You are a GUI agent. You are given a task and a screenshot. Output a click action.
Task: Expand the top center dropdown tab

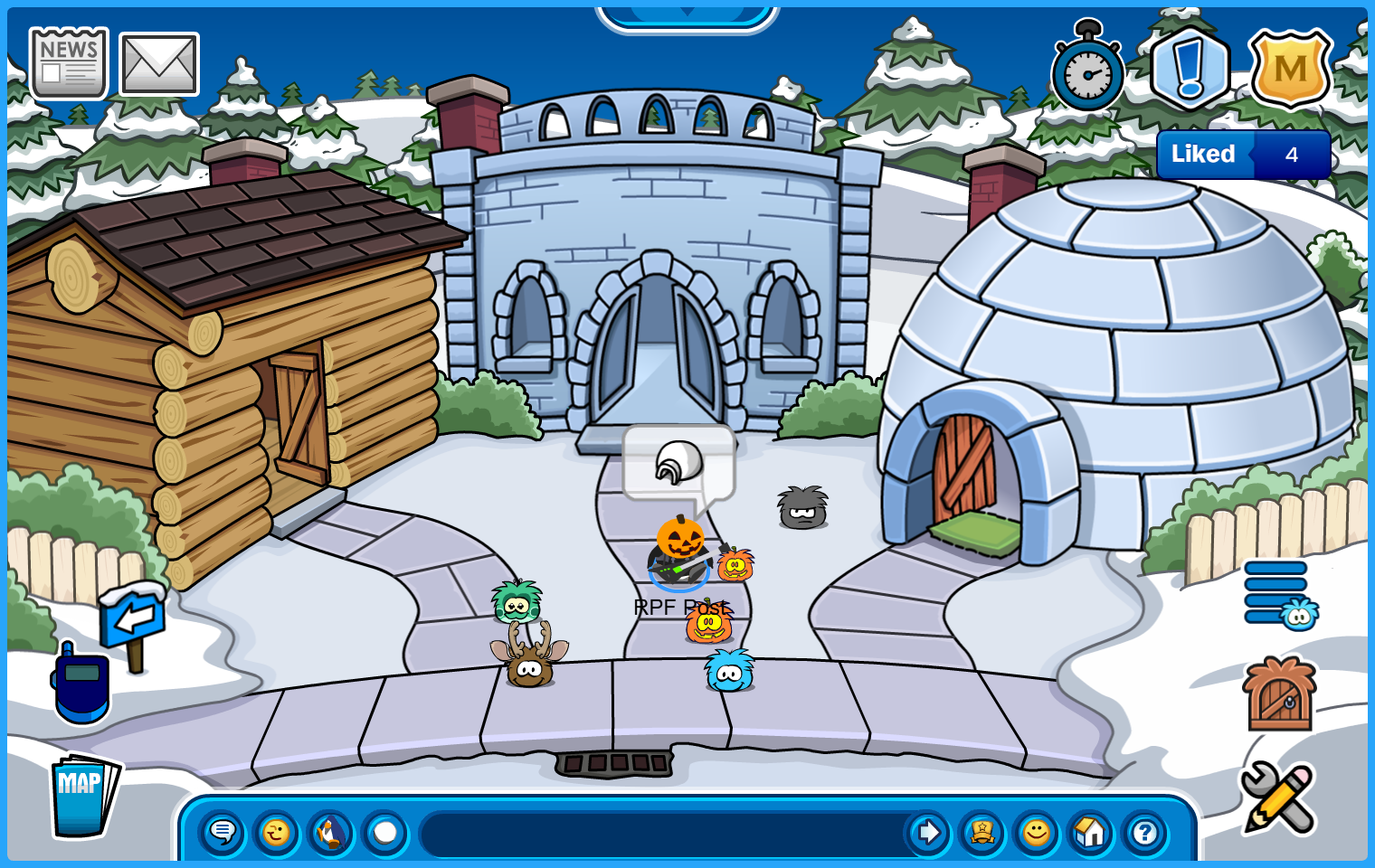[x=687, y=15]
